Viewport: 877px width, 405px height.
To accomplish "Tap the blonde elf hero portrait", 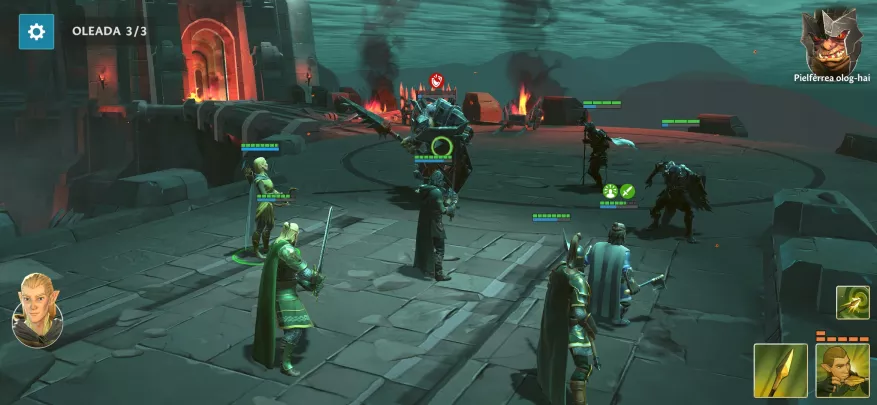I will pos(37,311).
